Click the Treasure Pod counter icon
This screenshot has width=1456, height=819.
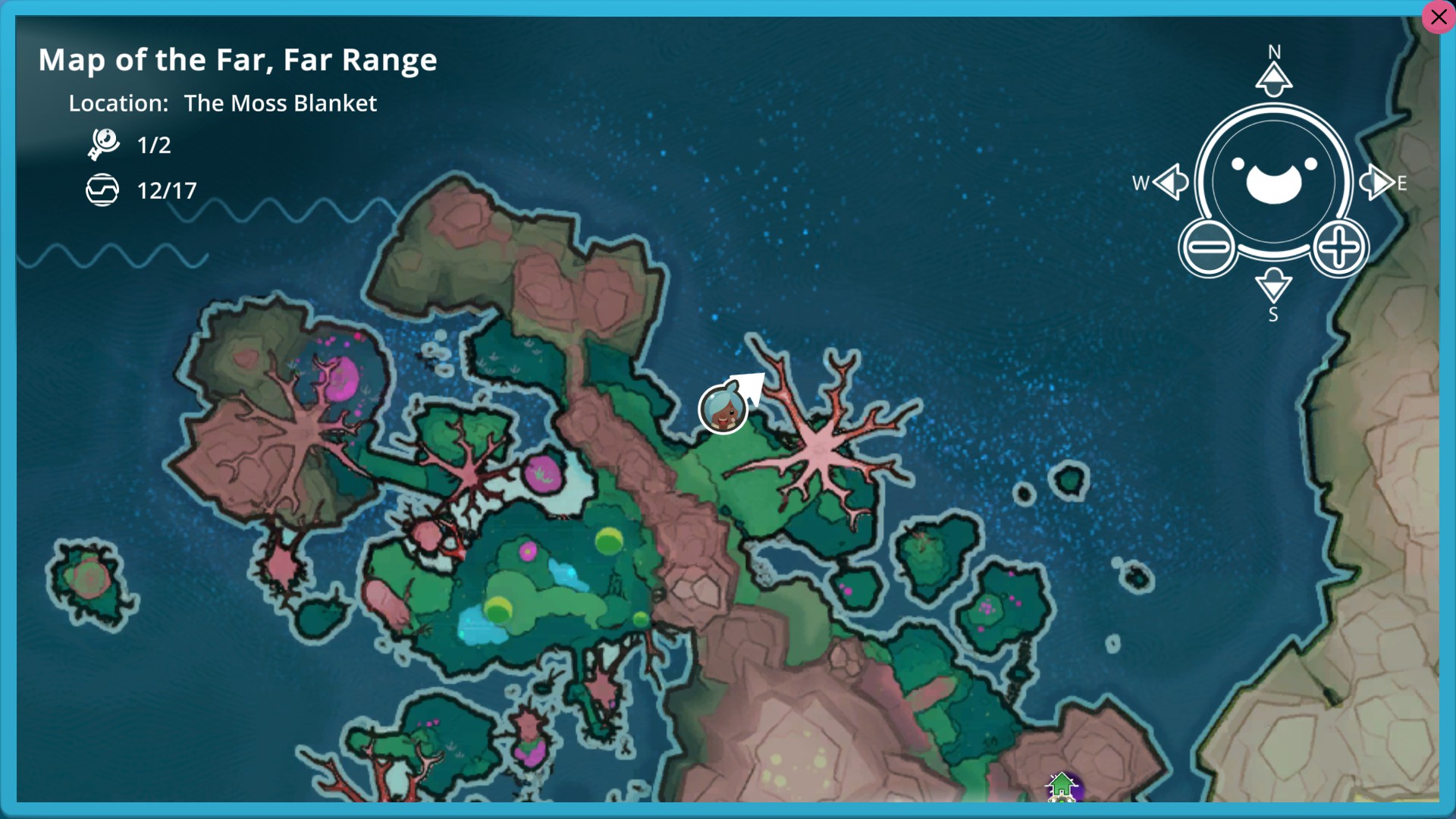(104, 190)
